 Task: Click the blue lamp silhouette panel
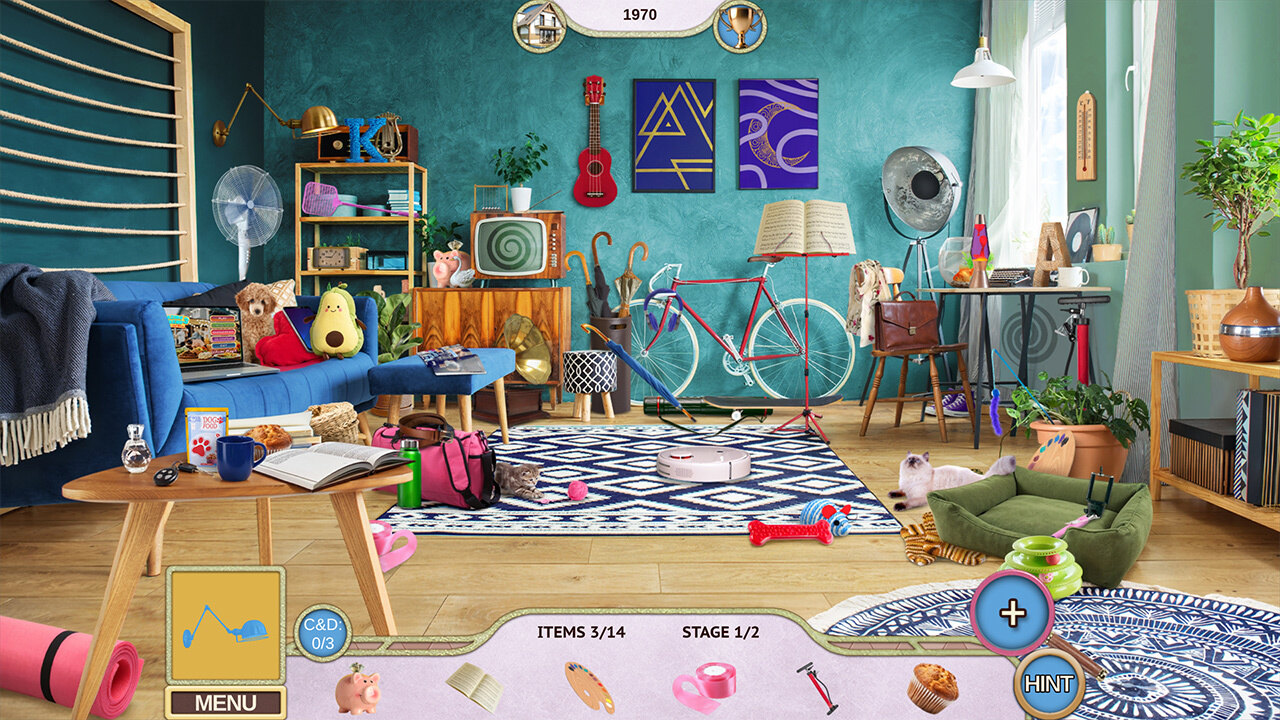[x=225, y=626]
